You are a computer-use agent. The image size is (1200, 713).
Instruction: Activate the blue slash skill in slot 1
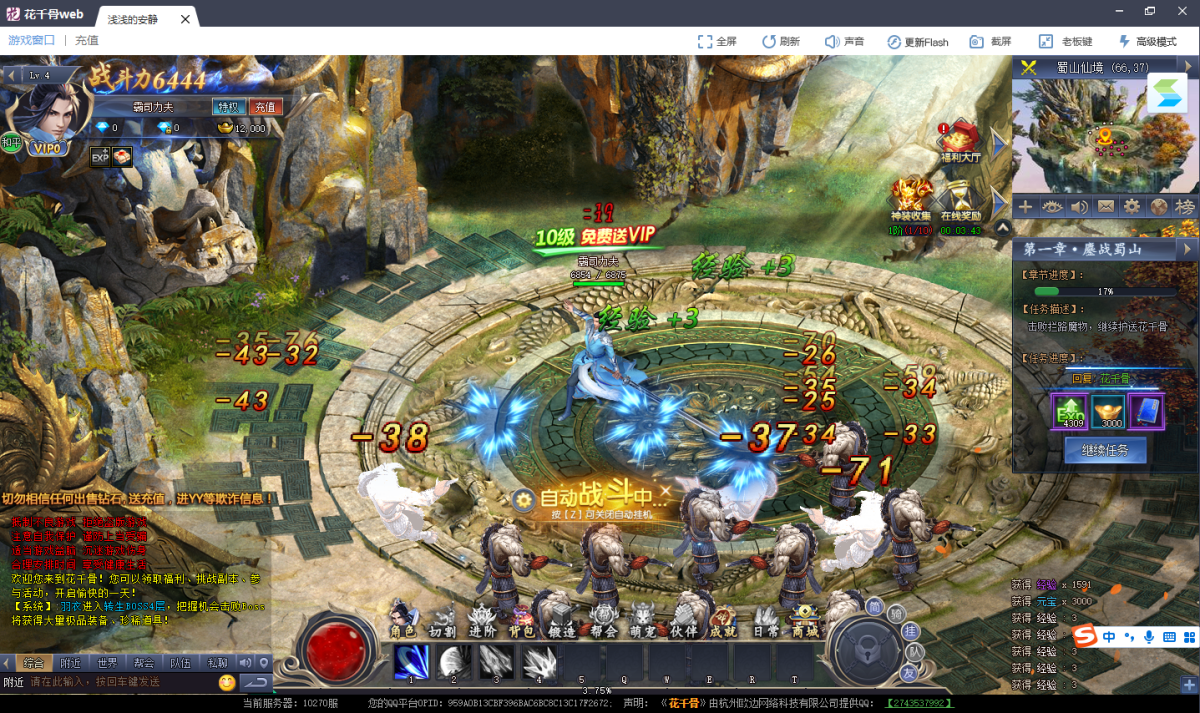411,661
